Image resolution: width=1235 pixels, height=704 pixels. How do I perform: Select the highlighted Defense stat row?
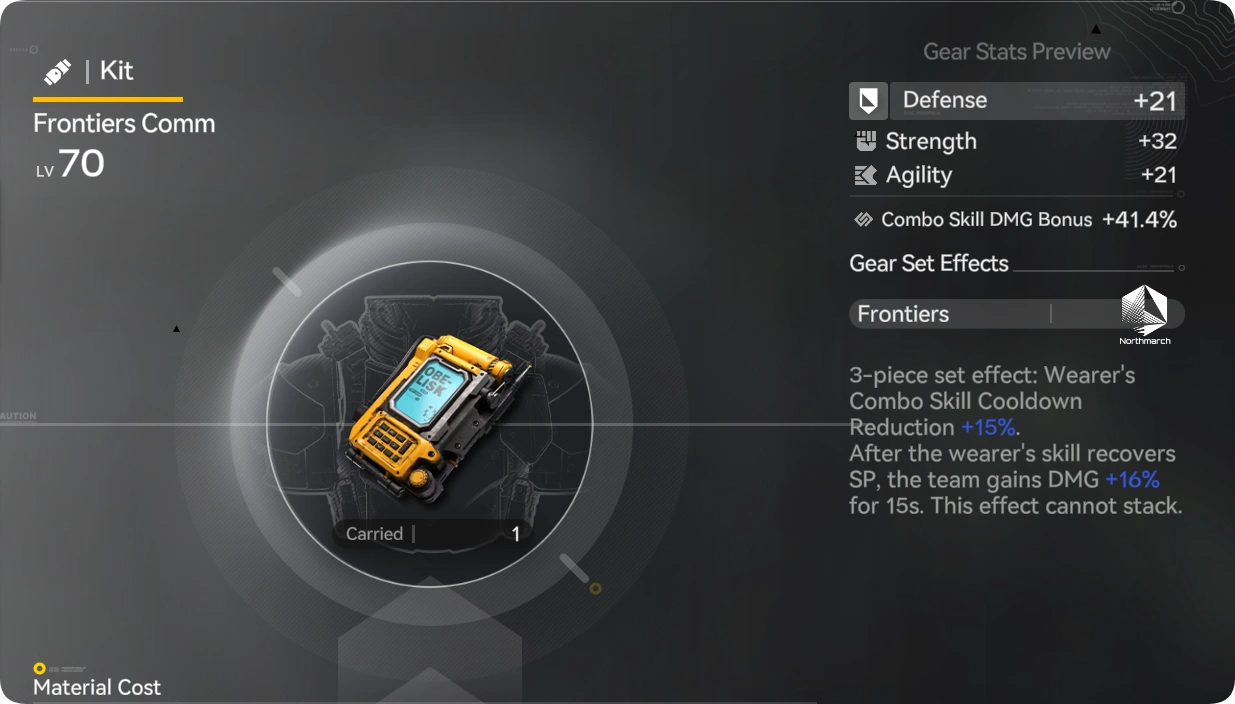tap(1016, 100)
